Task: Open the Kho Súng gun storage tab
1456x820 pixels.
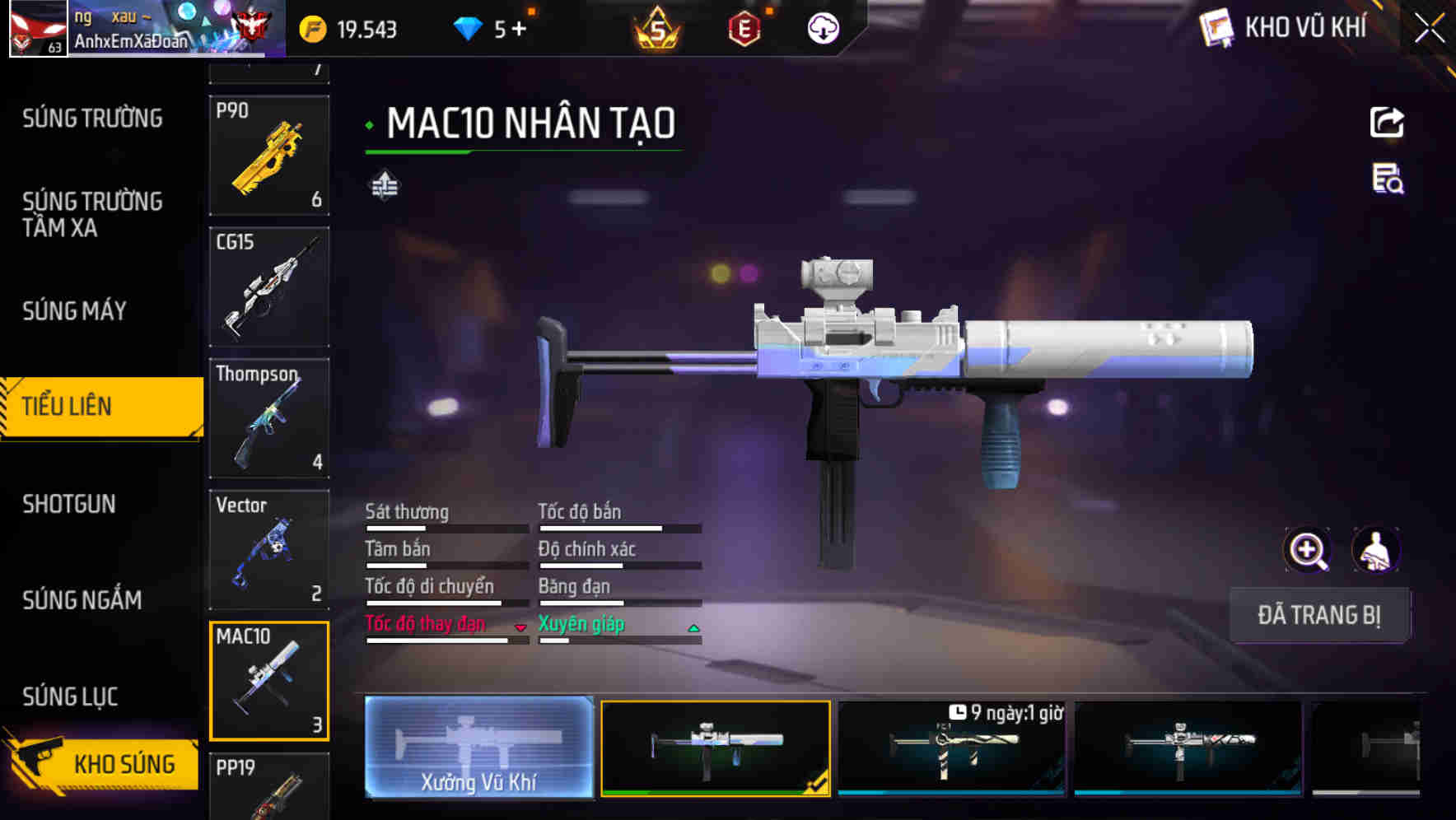Action: (x=103, y=763)
